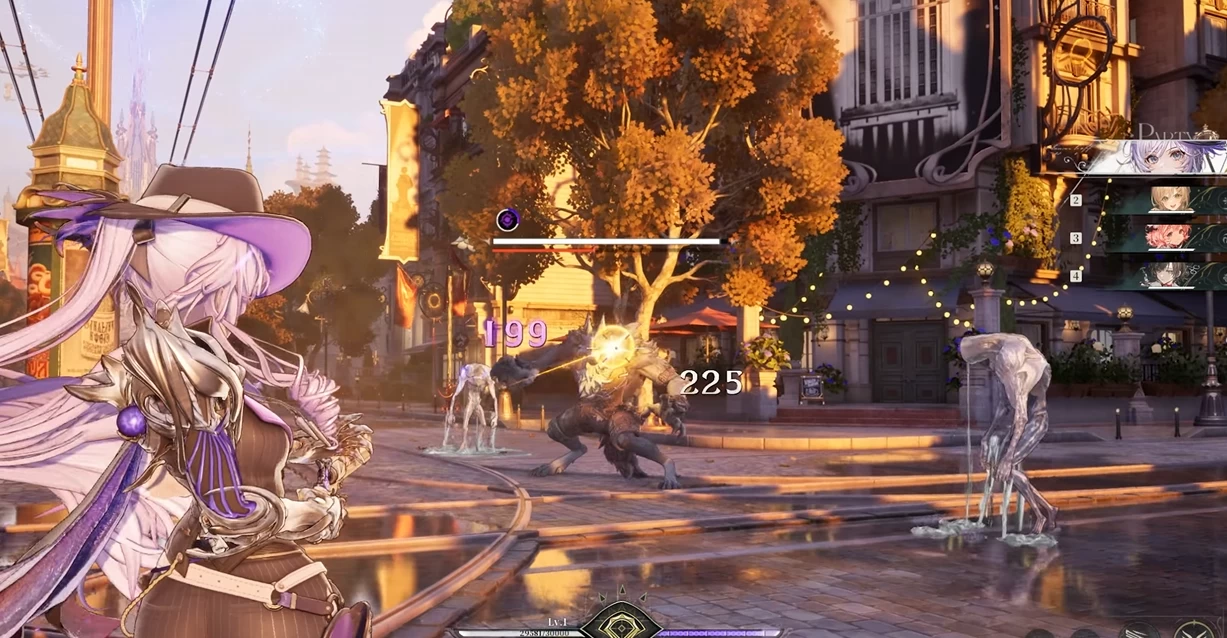Switch to the blonde party member in slot 2
The image size is (1227, 638).
coord(1168,200)
